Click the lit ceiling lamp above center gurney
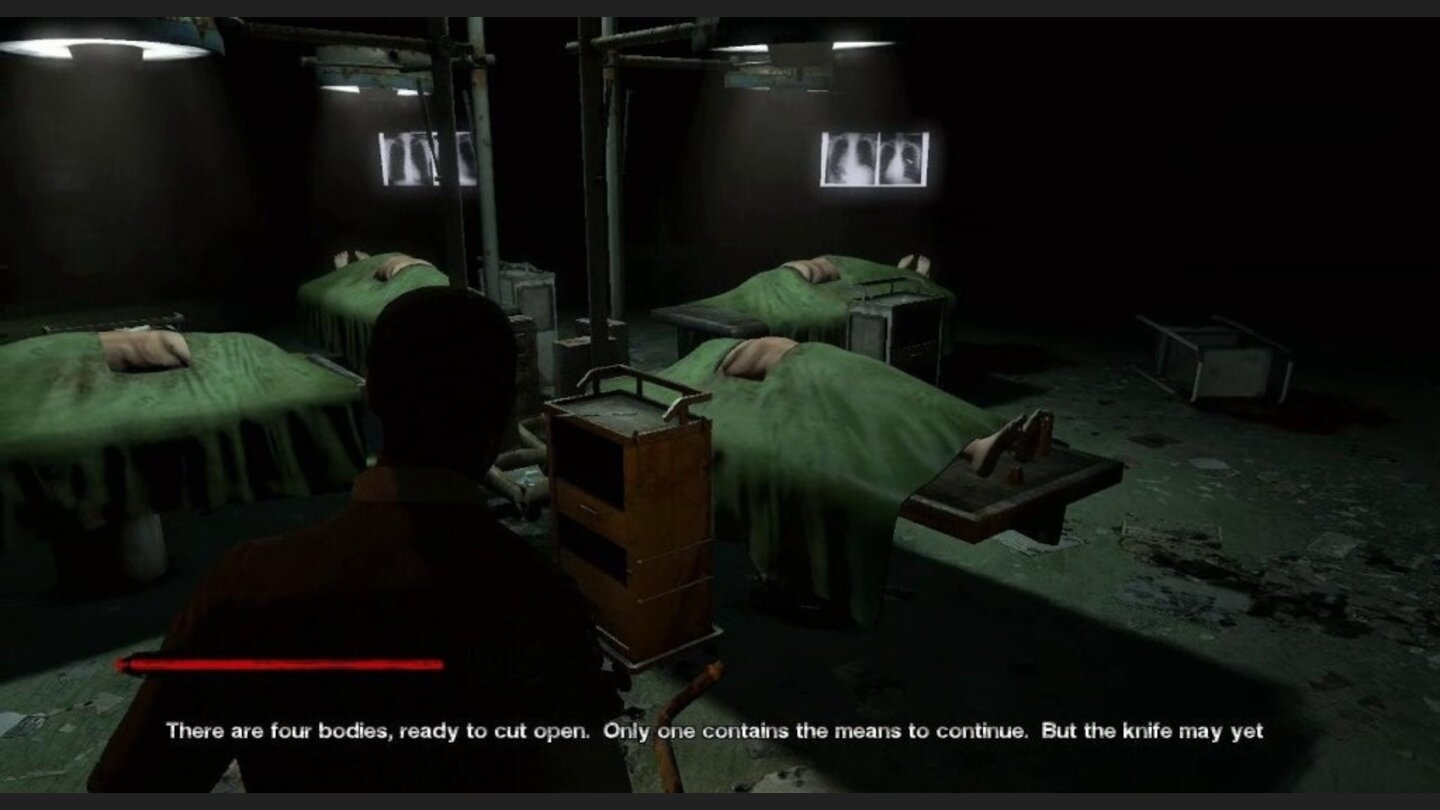Screen dimensions: 1440x810 coord(800,45)
